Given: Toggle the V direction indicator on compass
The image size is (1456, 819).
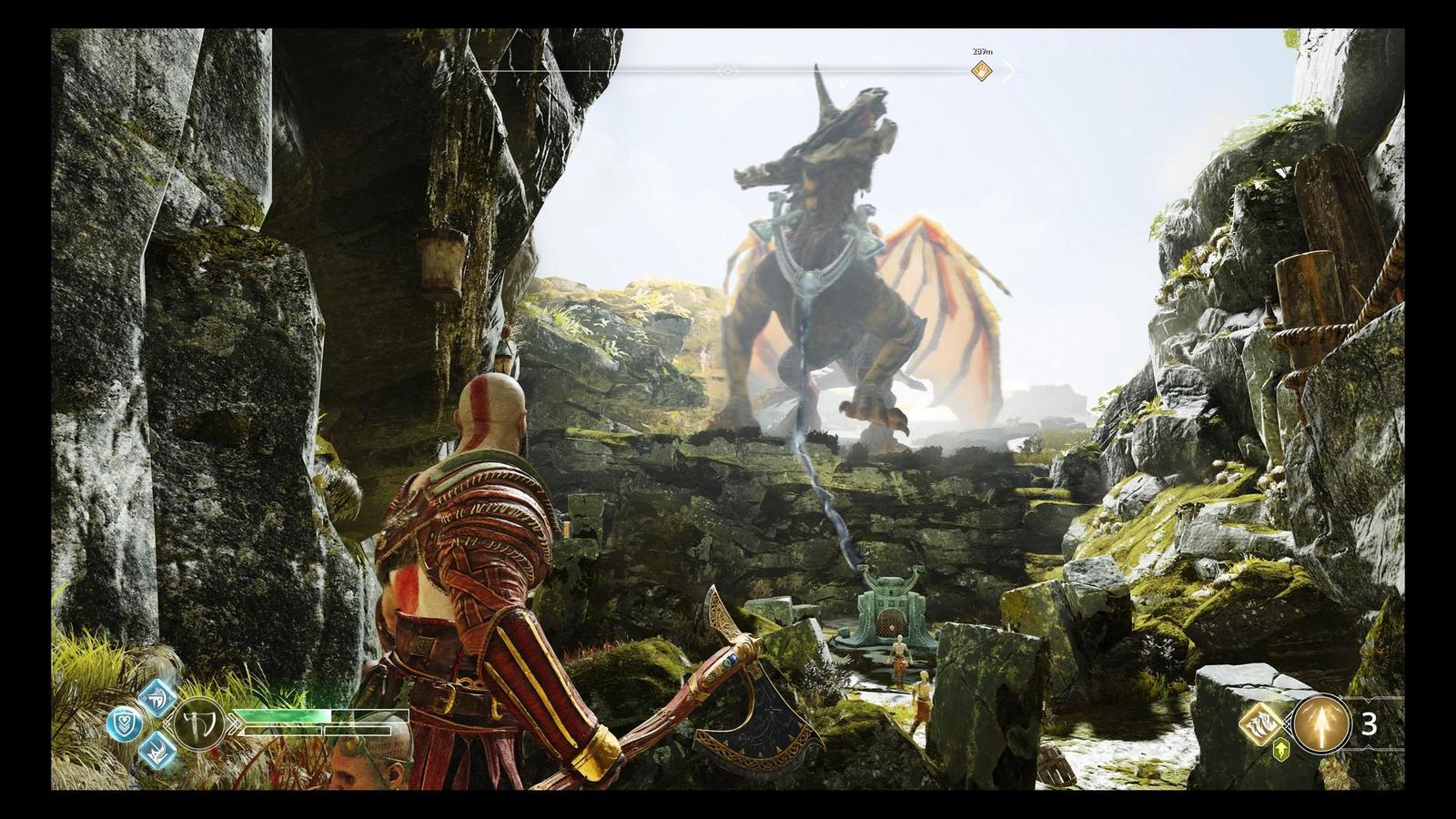Looking at the screenshot, I should coord(842,84).
